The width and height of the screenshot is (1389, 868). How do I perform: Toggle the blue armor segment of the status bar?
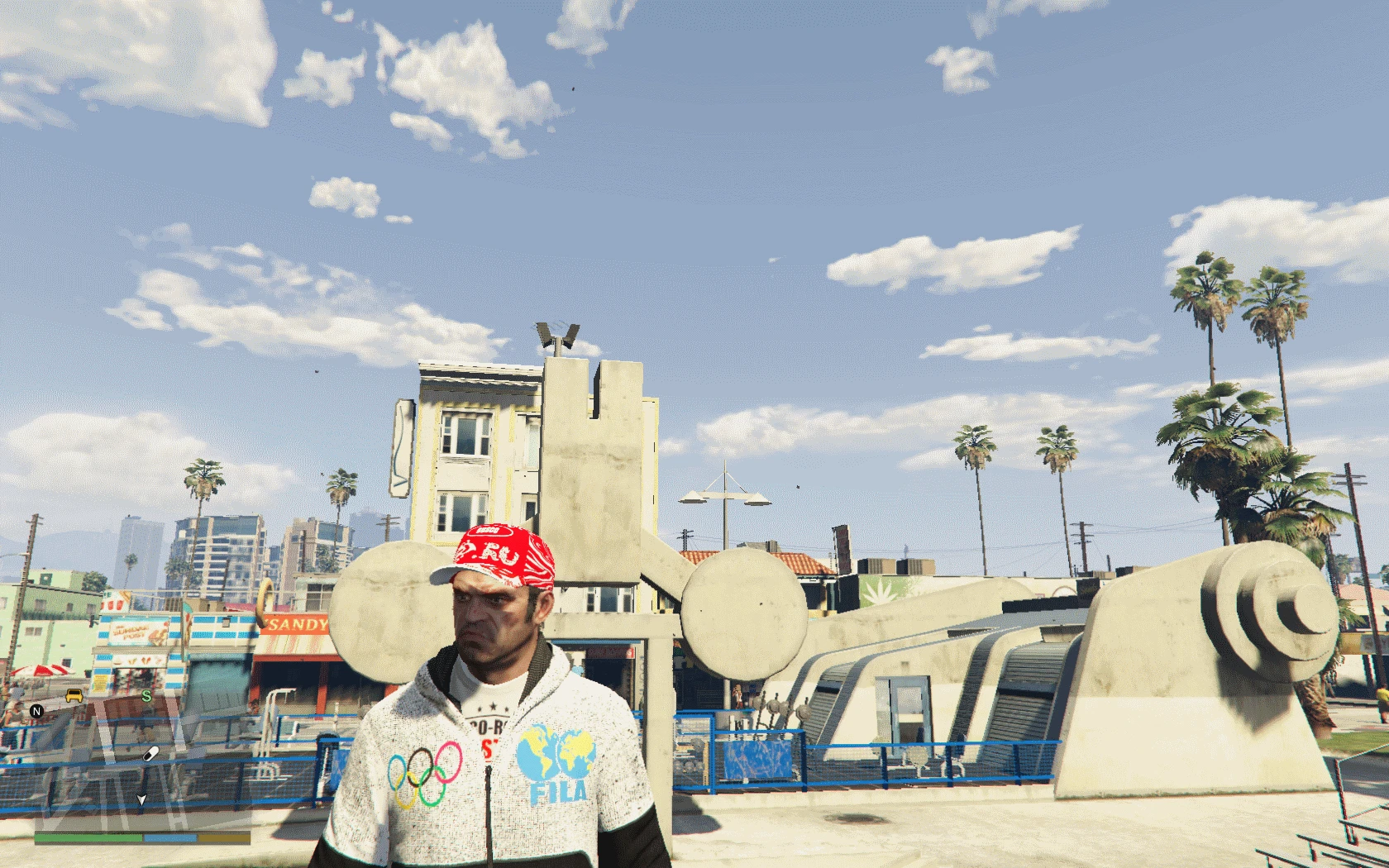[x=169, y=837]
